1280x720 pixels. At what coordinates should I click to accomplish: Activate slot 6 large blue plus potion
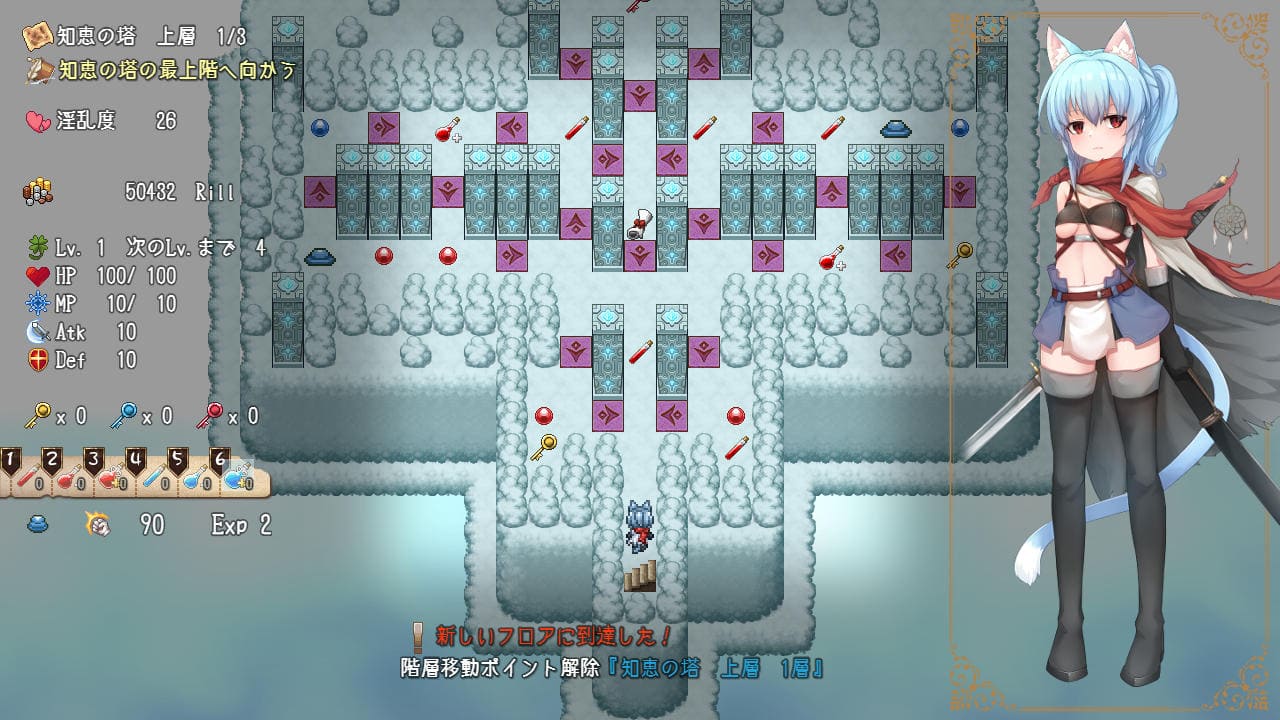click(x=237, y=477)
